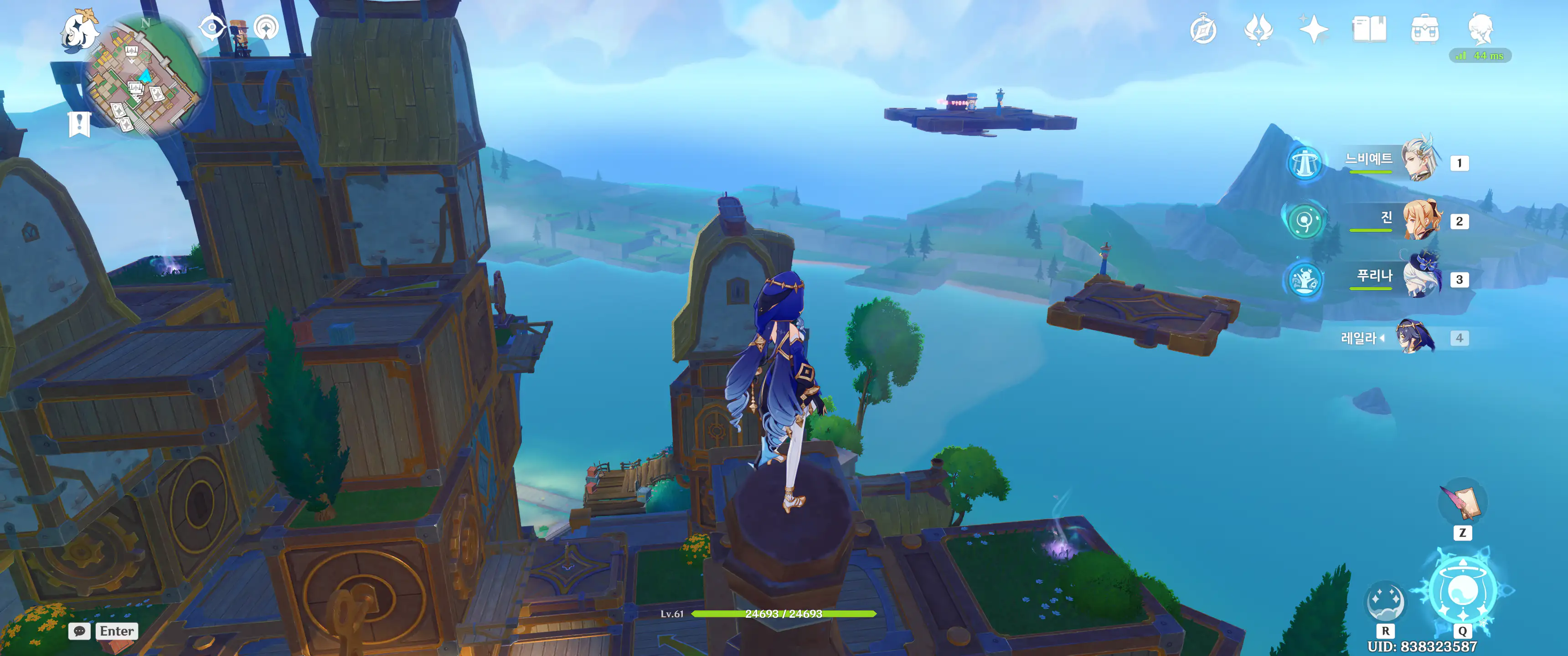
Task: Switch to party member 진
Action: [x=1421, y=219]
